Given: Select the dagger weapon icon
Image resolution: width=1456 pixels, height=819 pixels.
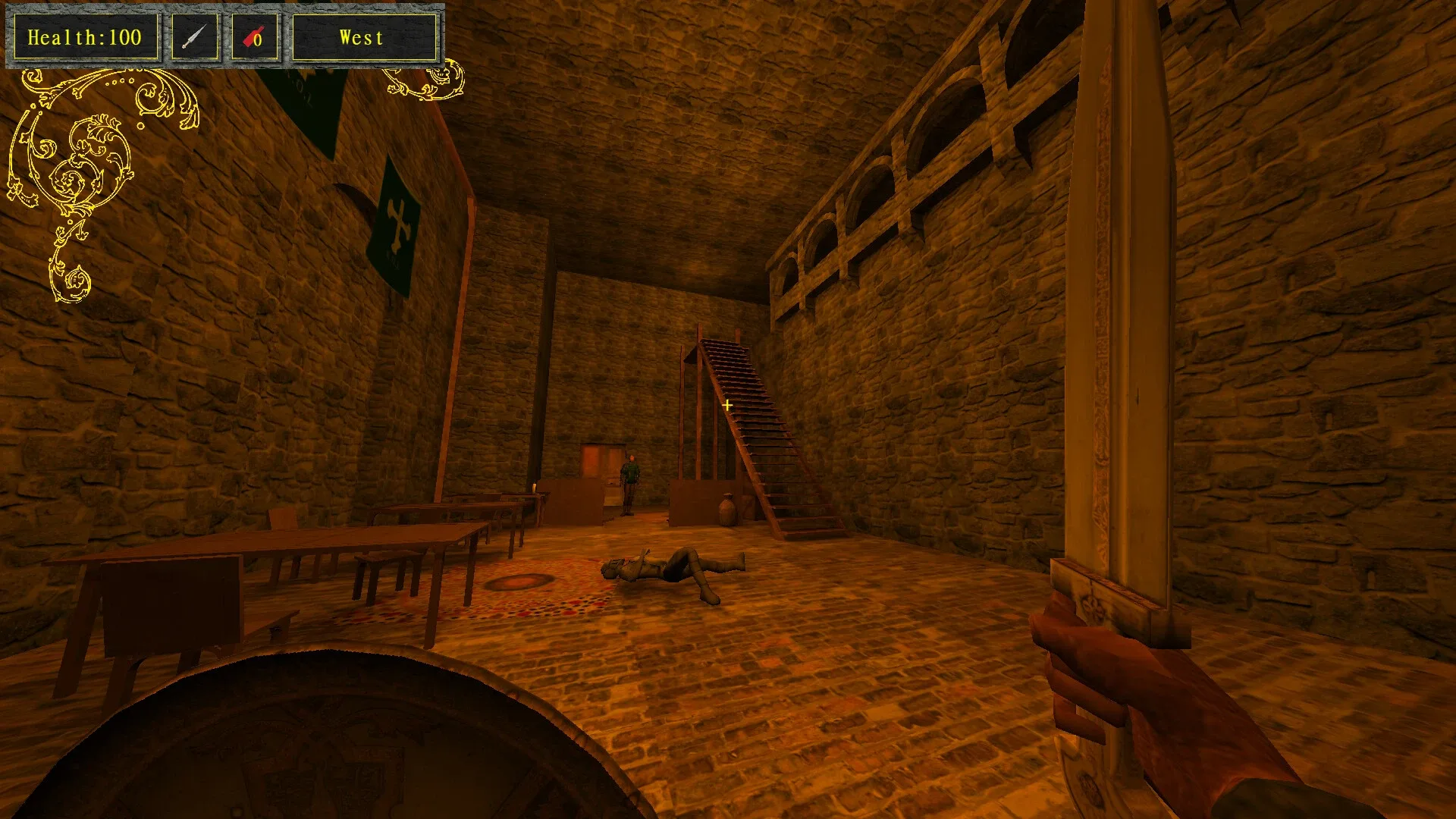Looking at the screenshot, I should click(194, 35).
